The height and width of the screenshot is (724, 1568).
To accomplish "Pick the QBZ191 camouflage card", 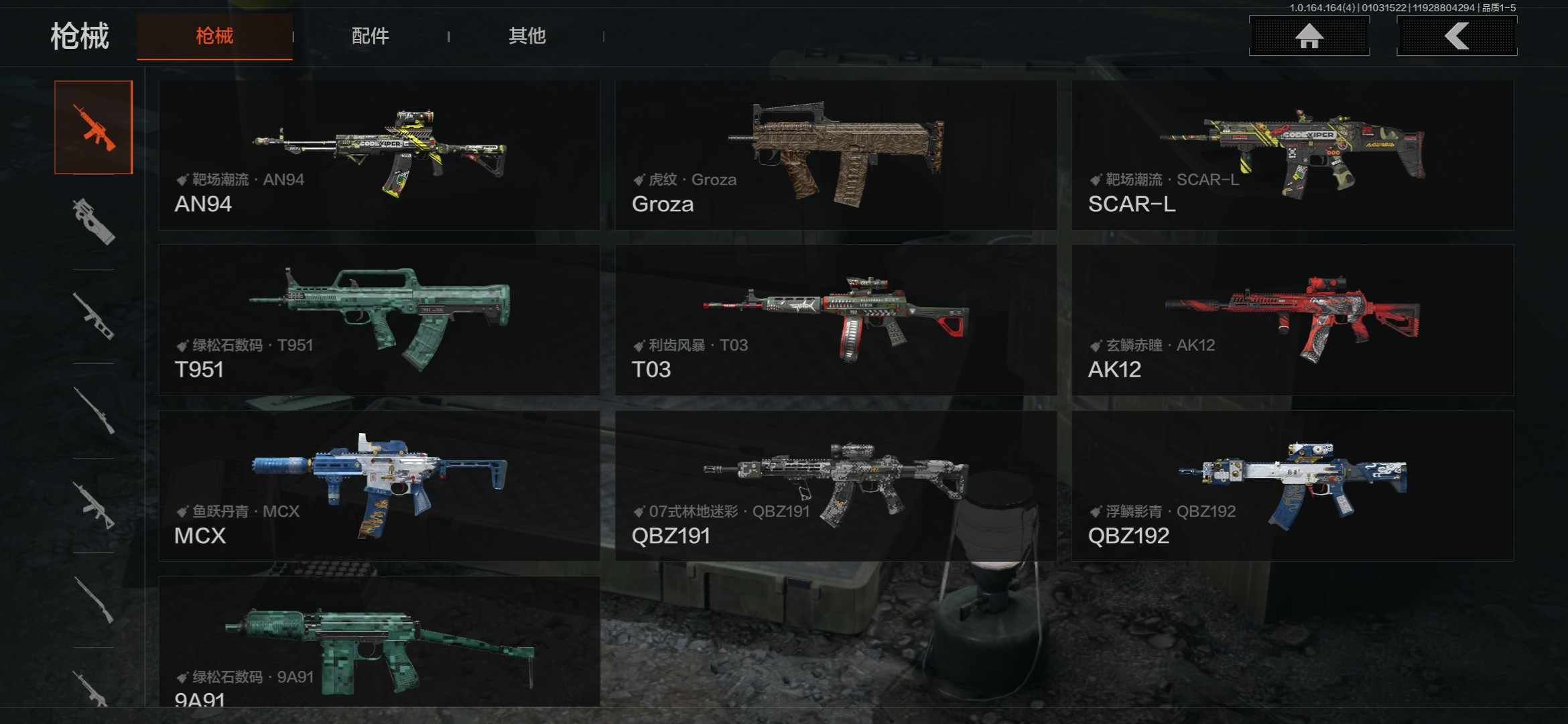I will pos(836,486).
